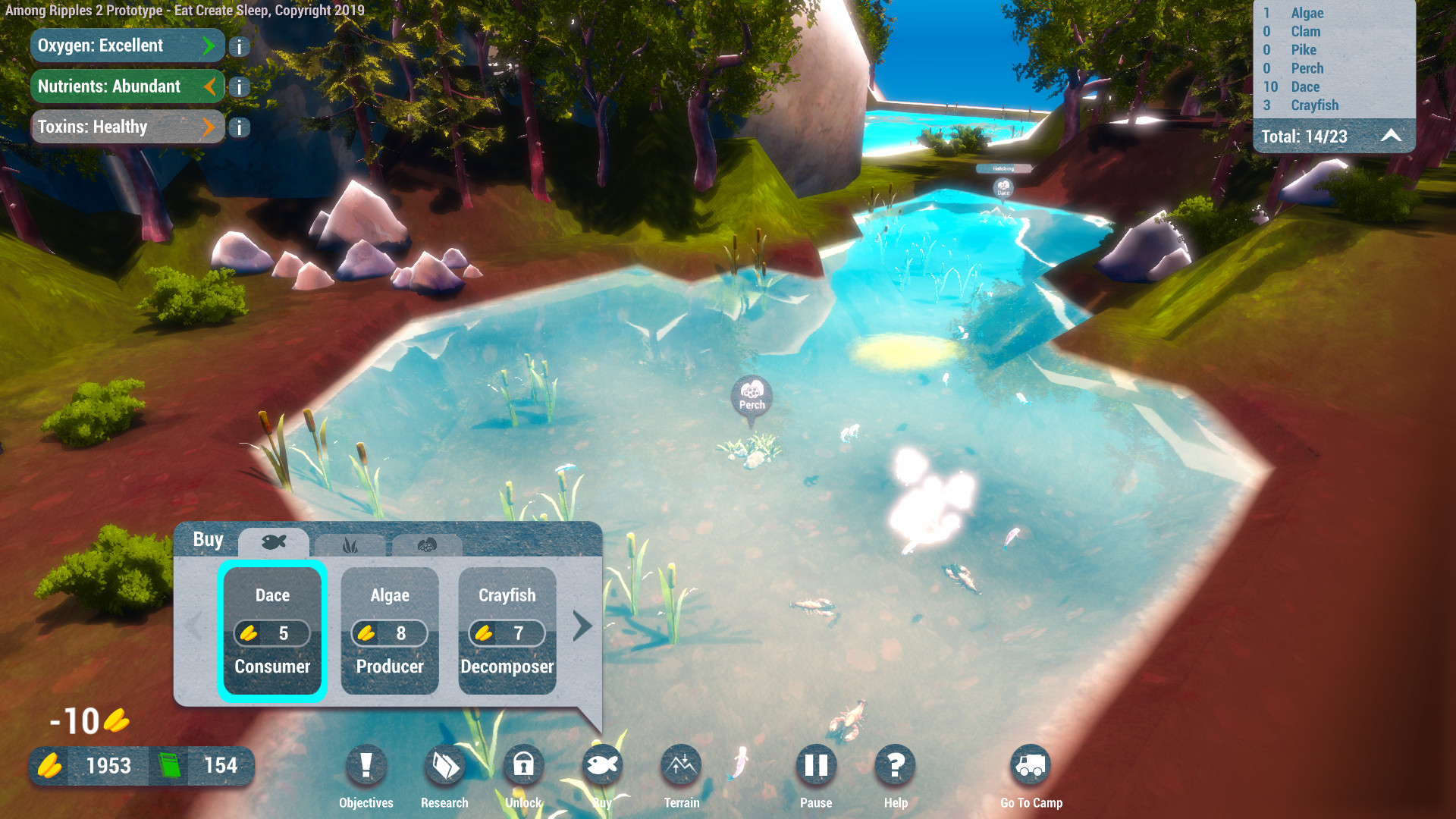
Task: Open the Terrain tool
Action: tap(681, 766)
